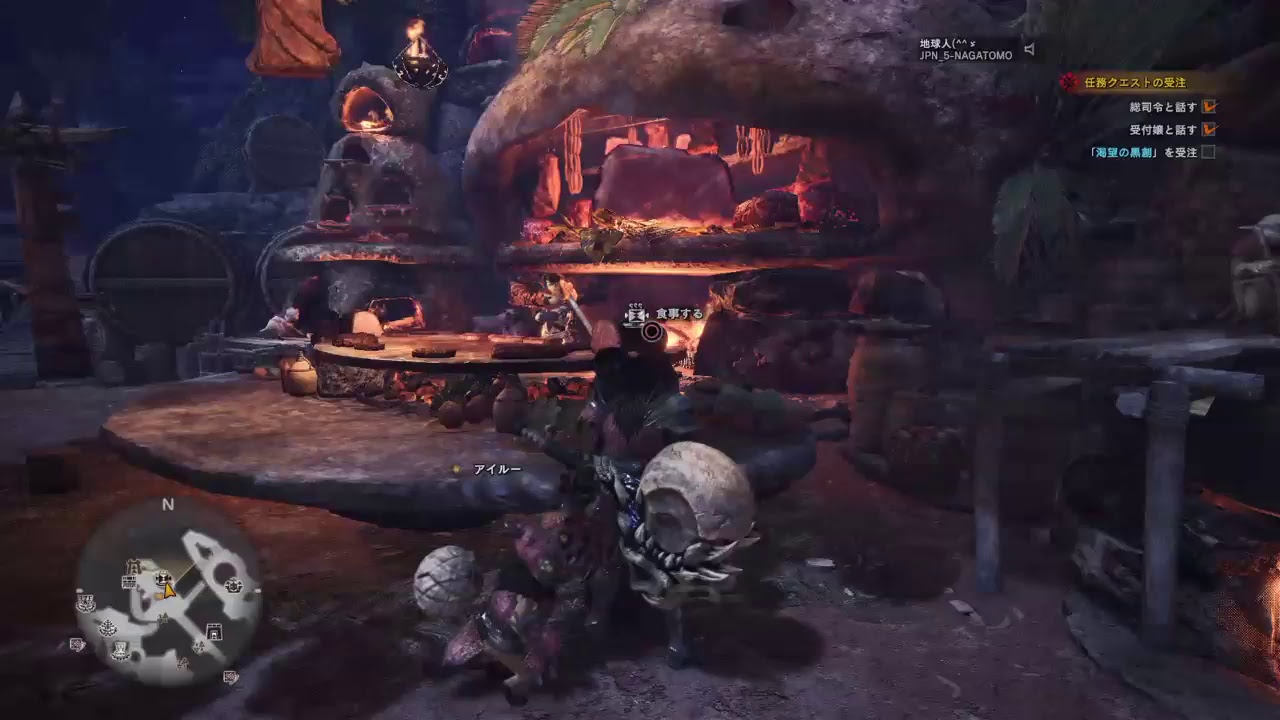Click the 総司令と話す objective checkbox
The image size is (1280, 720).
(x=1209, y=106)
